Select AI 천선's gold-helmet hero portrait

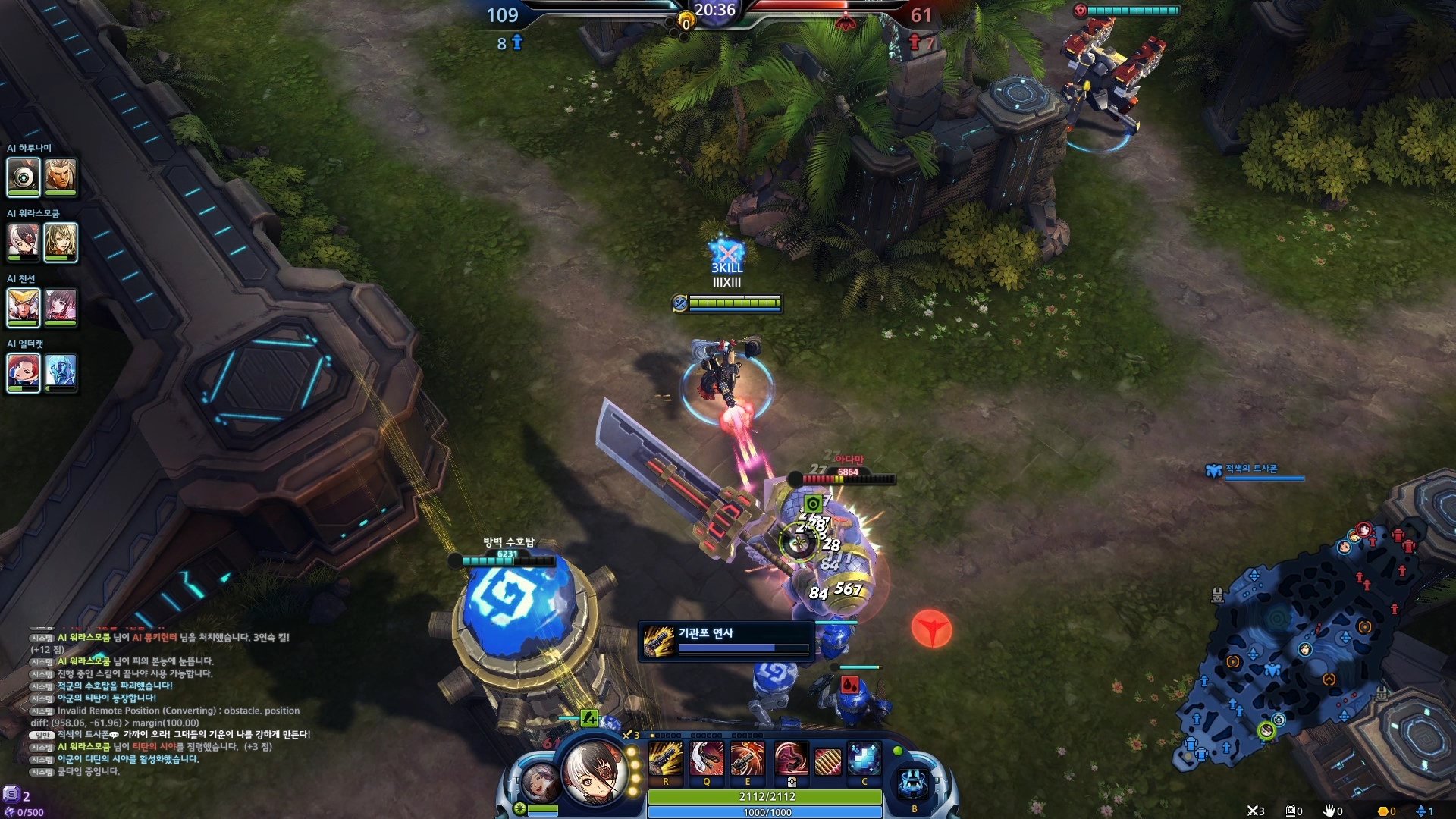click(23, 307)
